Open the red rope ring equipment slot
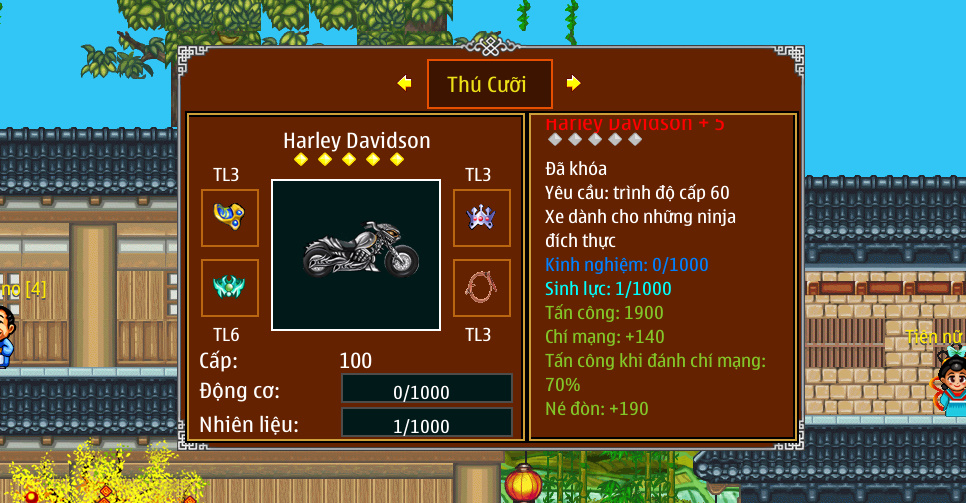 (481, 288)
